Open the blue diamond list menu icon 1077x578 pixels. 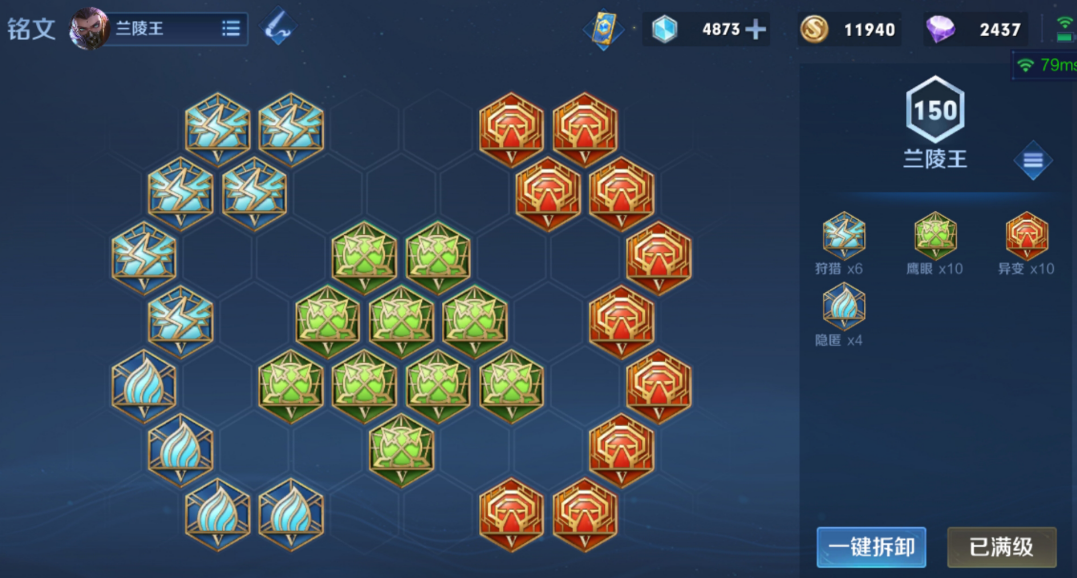(x=1033, y=161)
